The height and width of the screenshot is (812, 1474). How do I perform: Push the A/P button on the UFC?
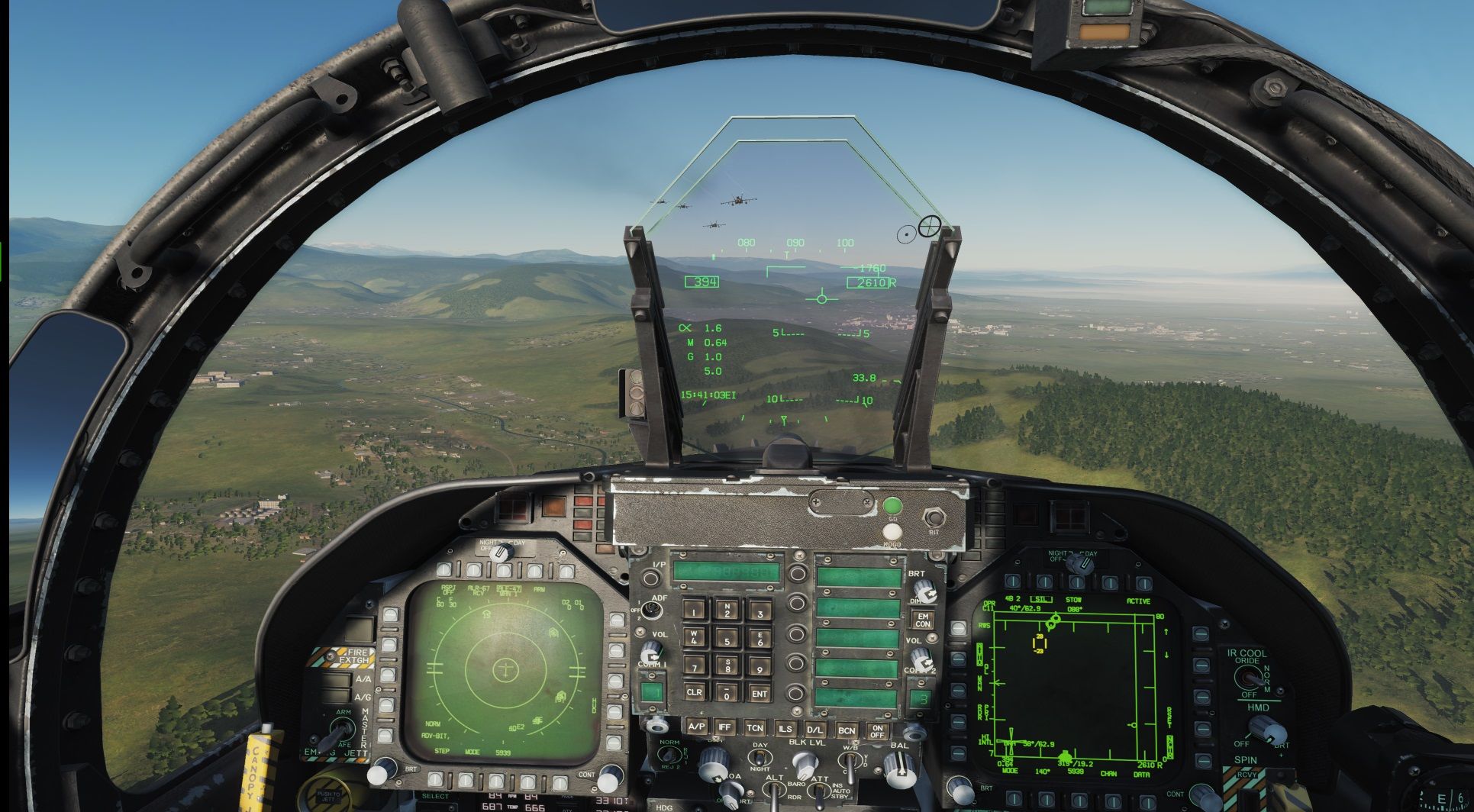click(x=695, y=727)
